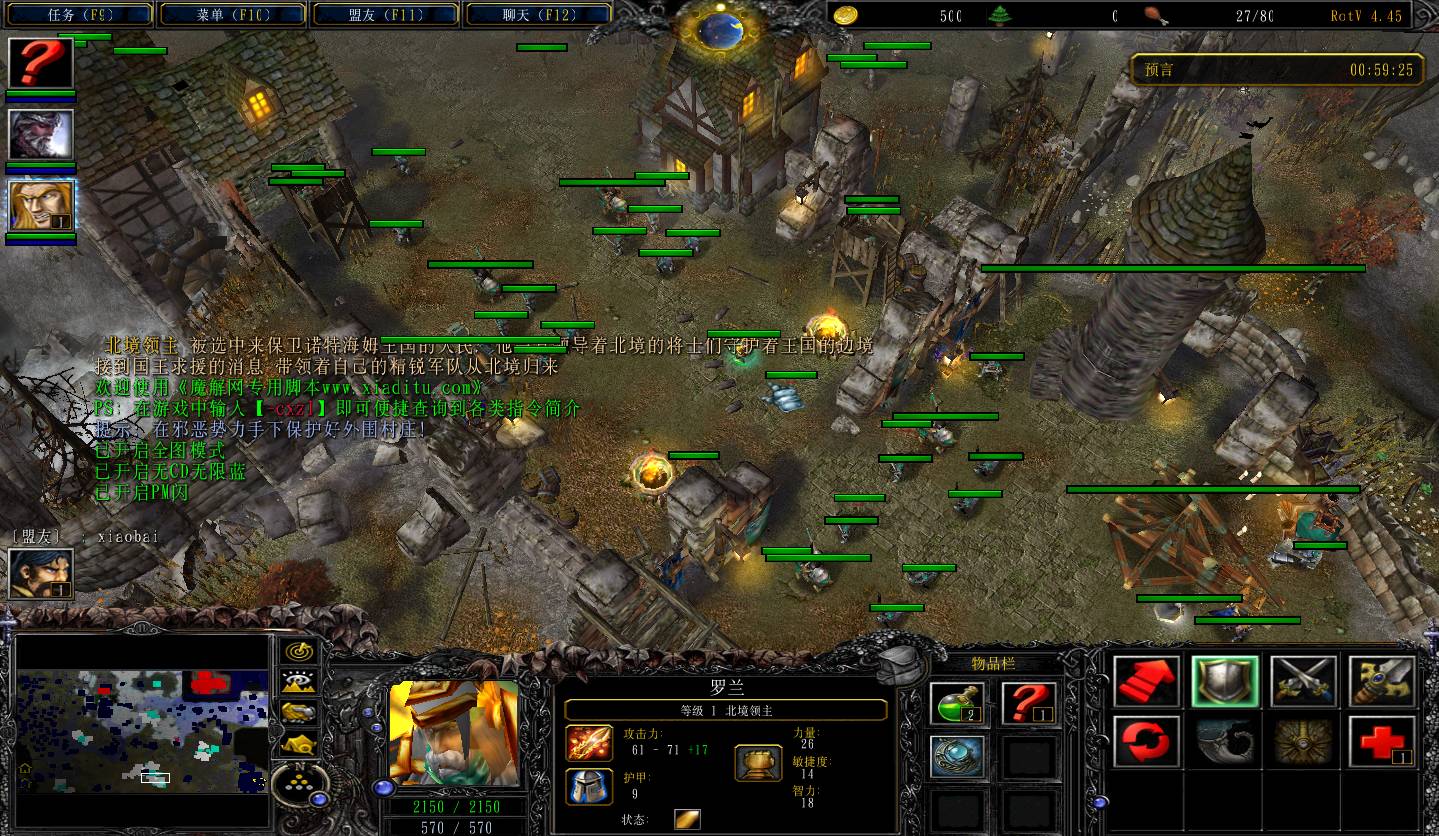The height and width of the screenshot is (836, 1439).
Task: Use the green potion in inventory
Action: pyautogui.click(x=958, y=704)
